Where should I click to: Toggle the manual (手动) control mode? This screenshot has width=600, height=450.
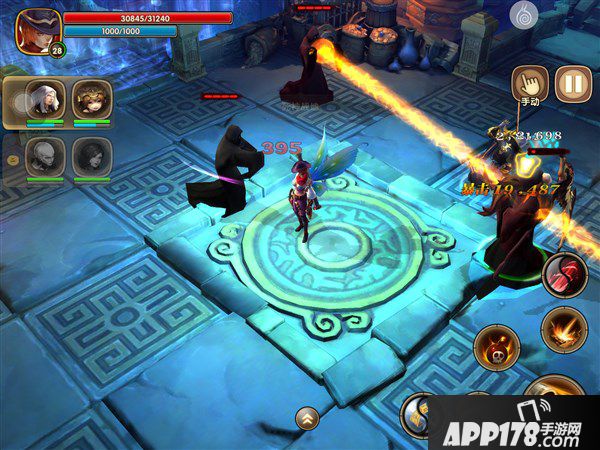530,84
